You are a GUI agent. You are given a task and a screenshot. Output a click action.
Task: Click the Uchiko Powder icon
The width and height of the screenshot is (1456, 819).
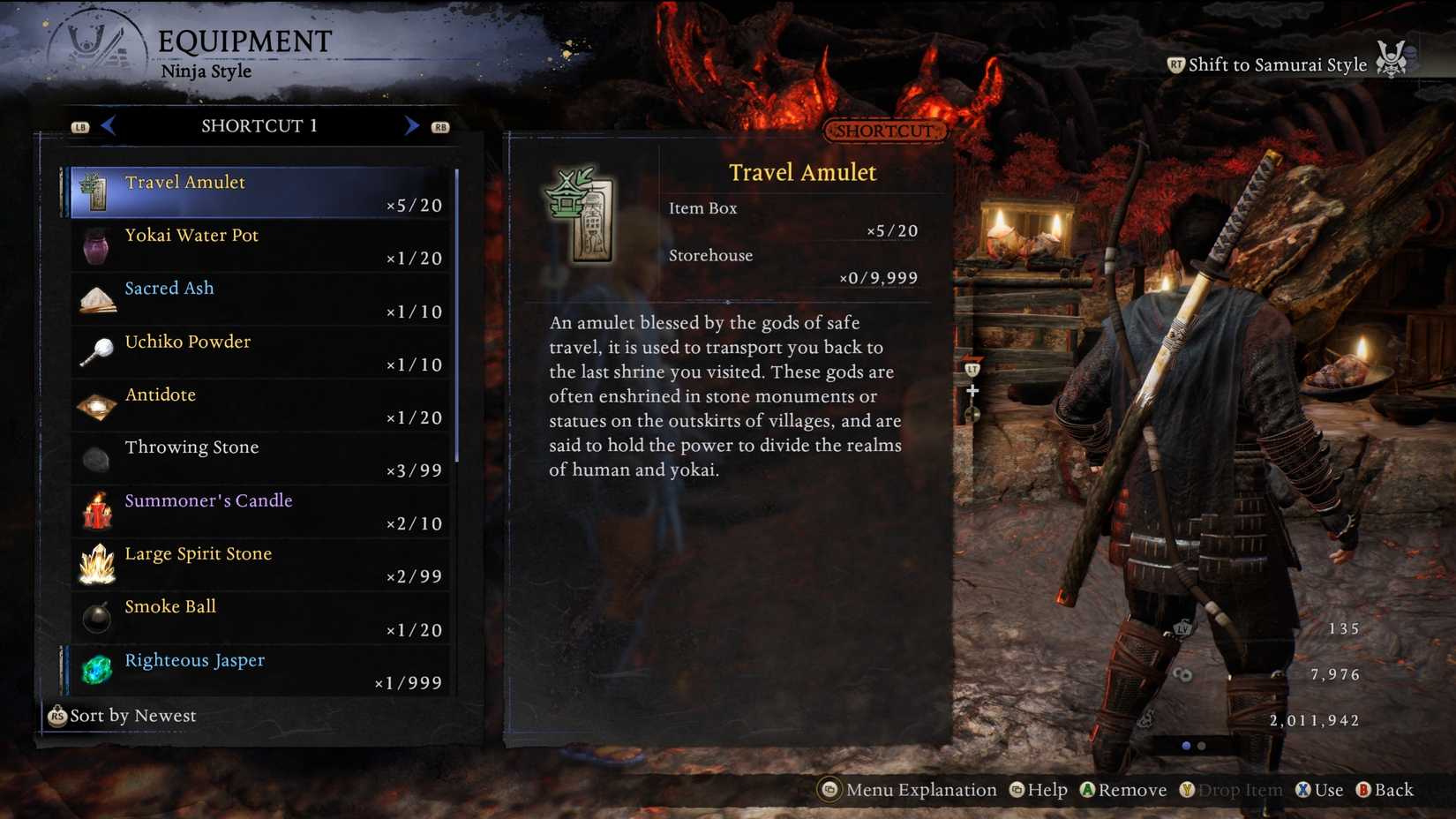coord(95,351)
